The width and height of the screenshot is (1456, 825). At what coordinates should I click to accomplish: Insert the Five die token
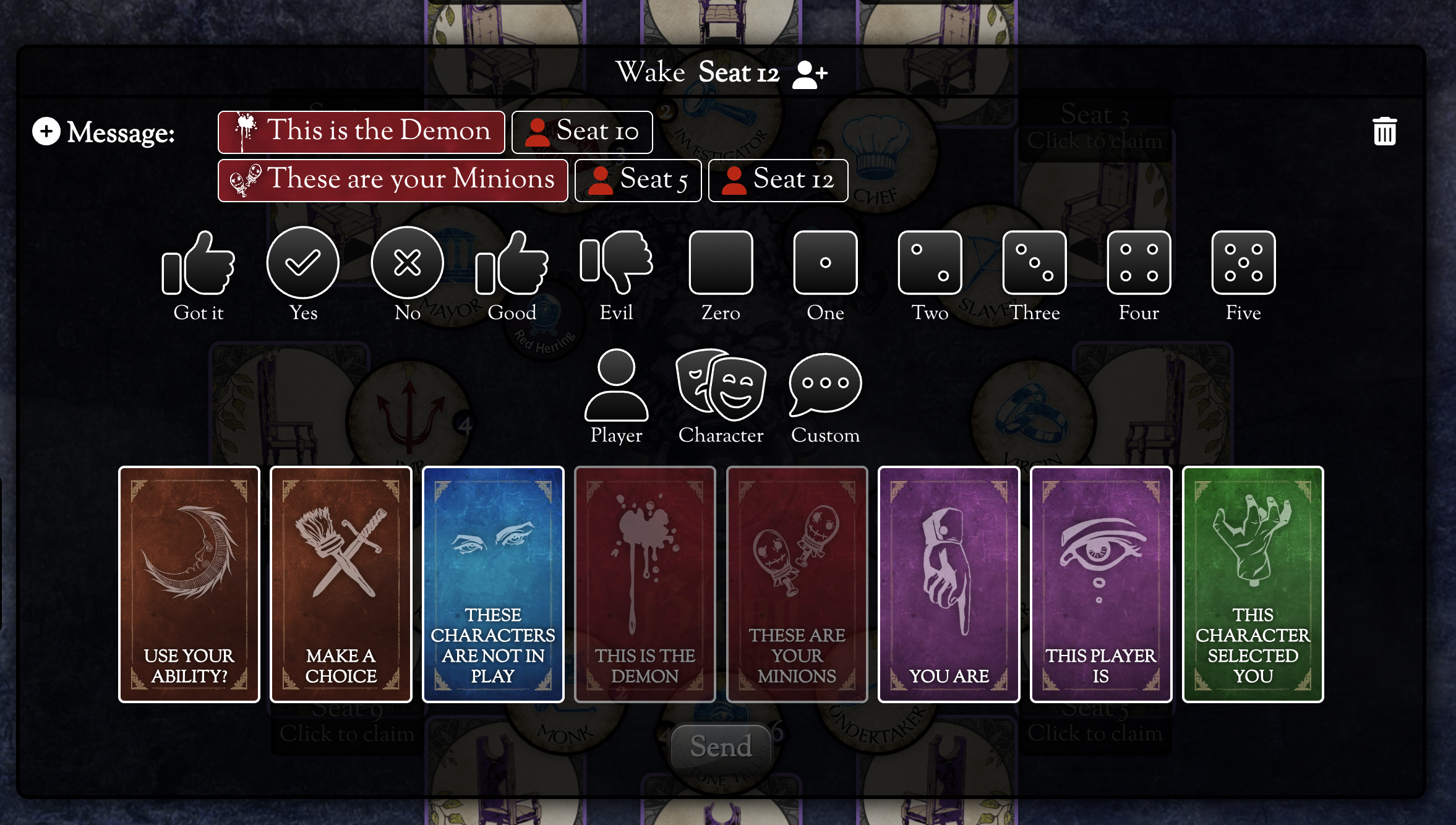tap(1243, 263)
